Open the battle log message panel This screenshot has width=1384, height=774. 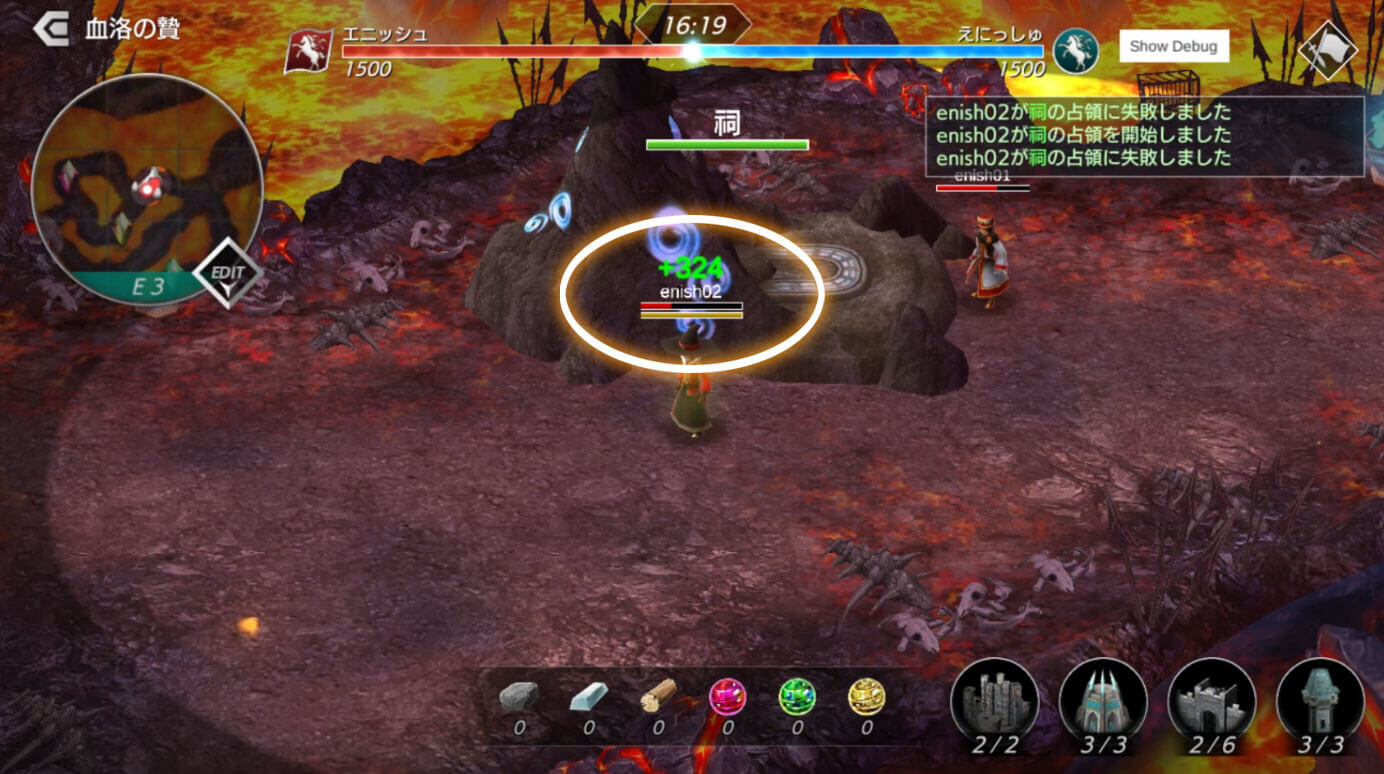coord(1145,136)
